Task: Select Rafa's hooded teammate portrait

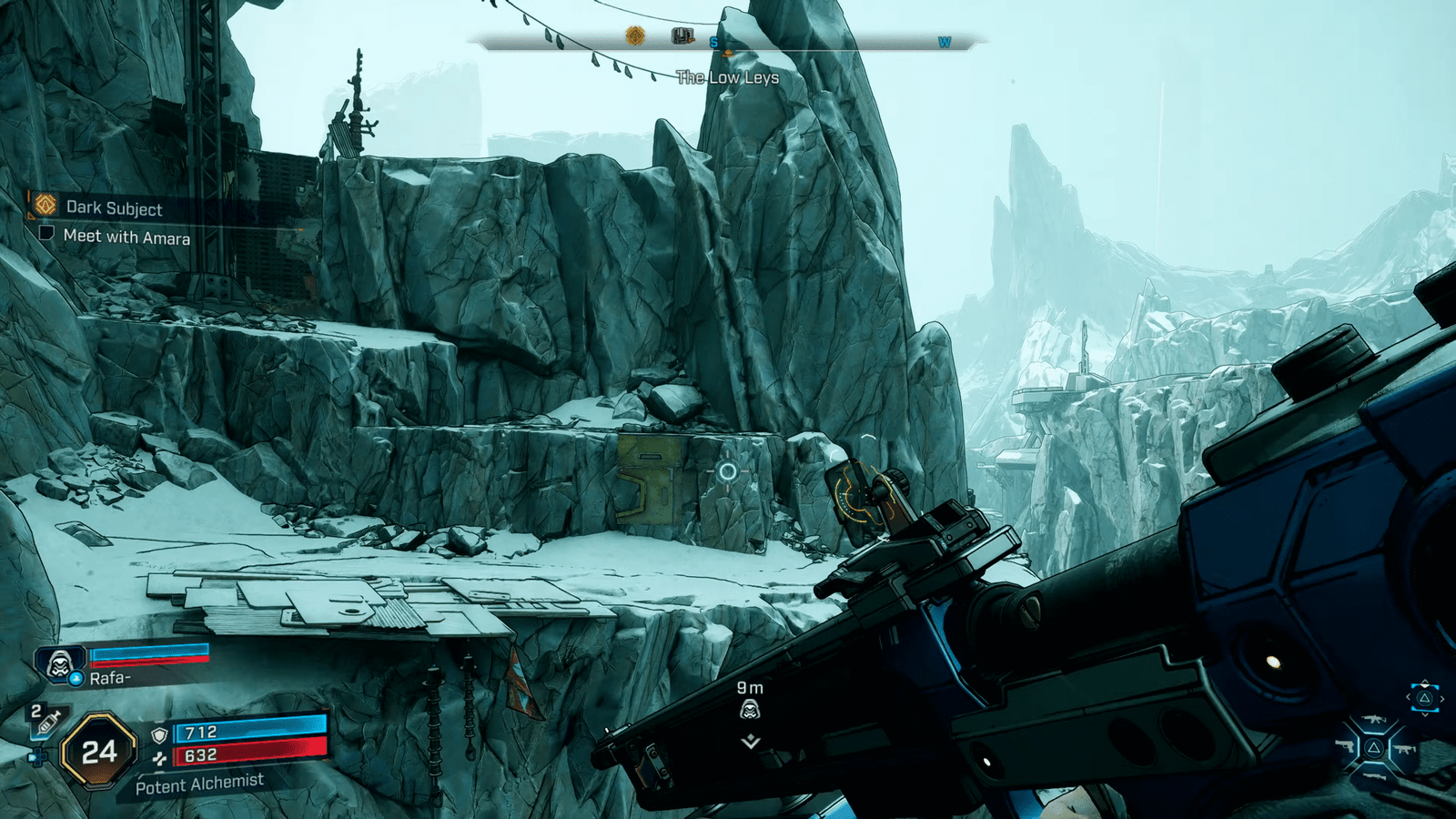Action: click(60, 664)
